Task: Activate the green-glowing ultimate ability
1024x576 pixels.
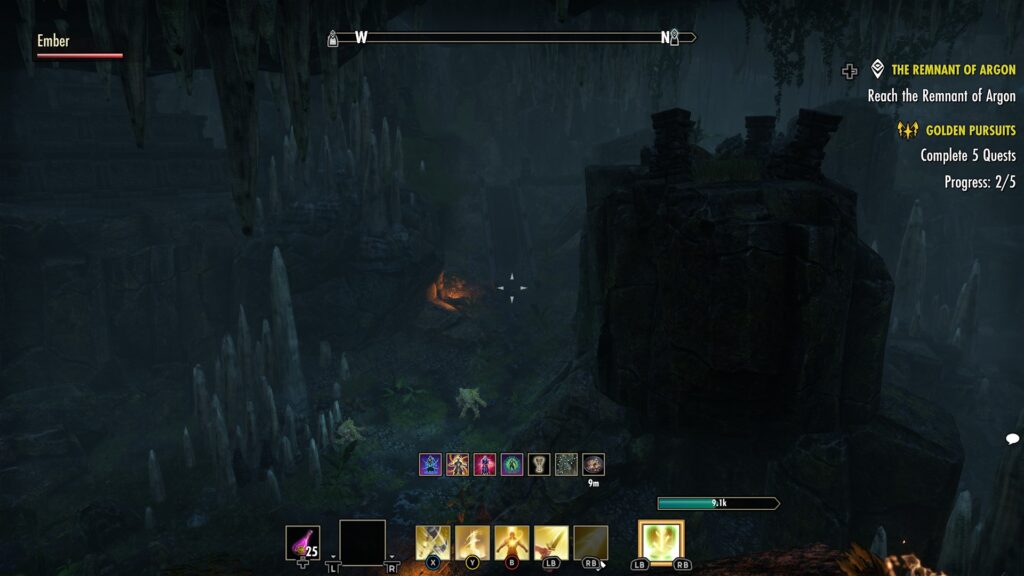Action: [x=661, y=543]
